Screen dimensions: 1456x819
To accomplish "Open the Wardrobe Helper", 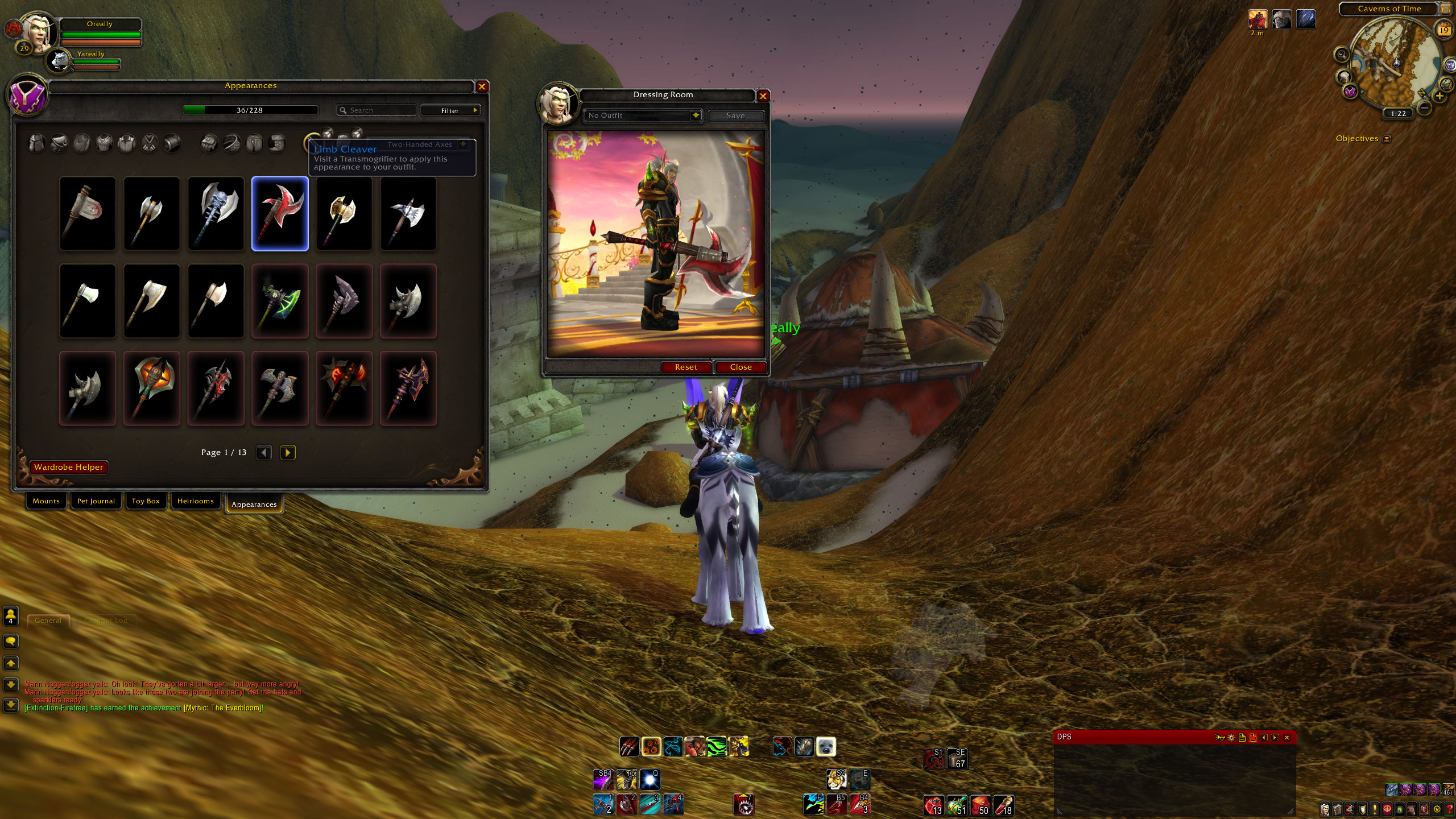I will (69, 468).
